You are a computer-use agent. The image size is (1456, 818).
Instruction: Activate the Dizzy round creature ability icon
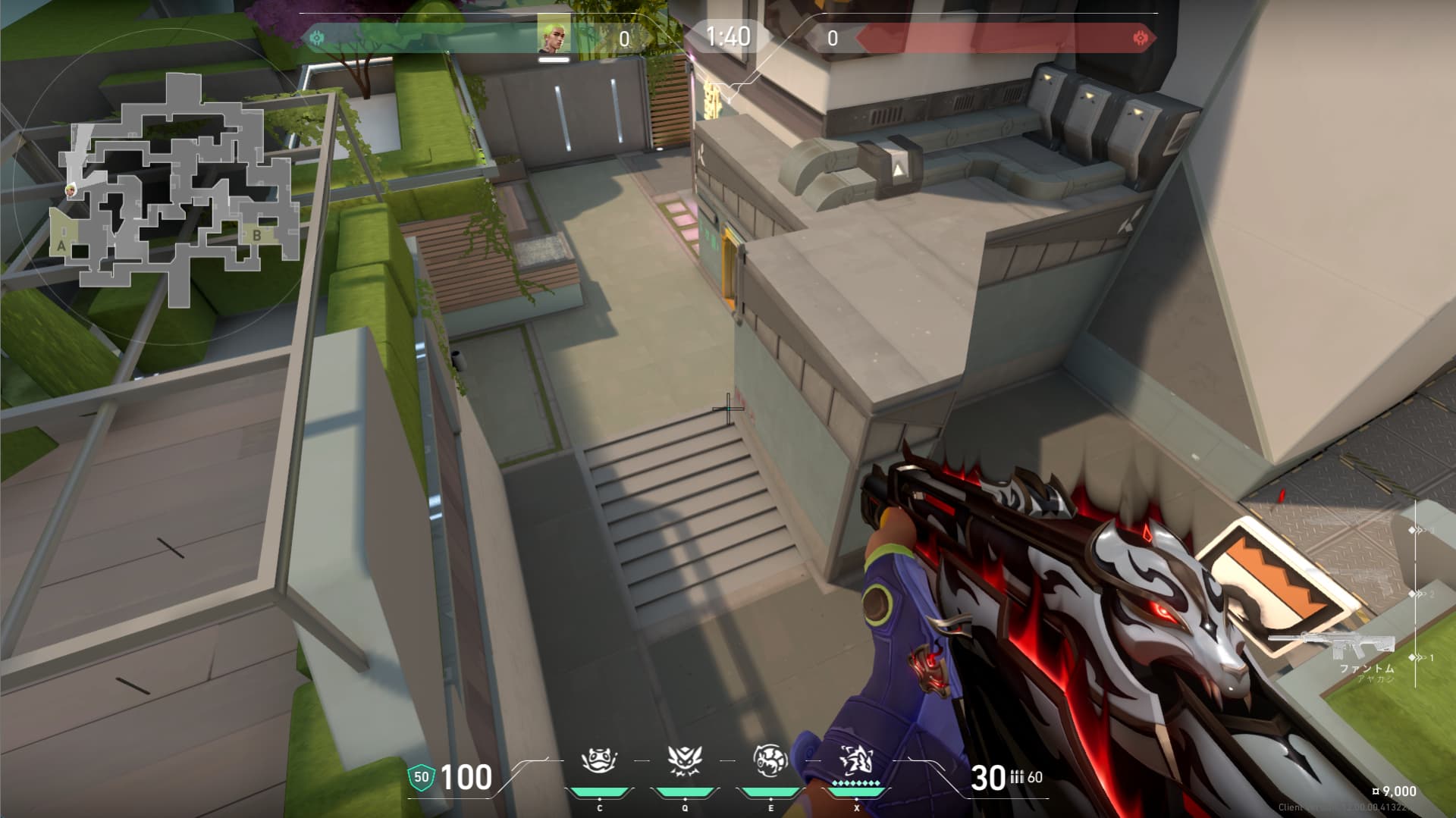[770, 760]
